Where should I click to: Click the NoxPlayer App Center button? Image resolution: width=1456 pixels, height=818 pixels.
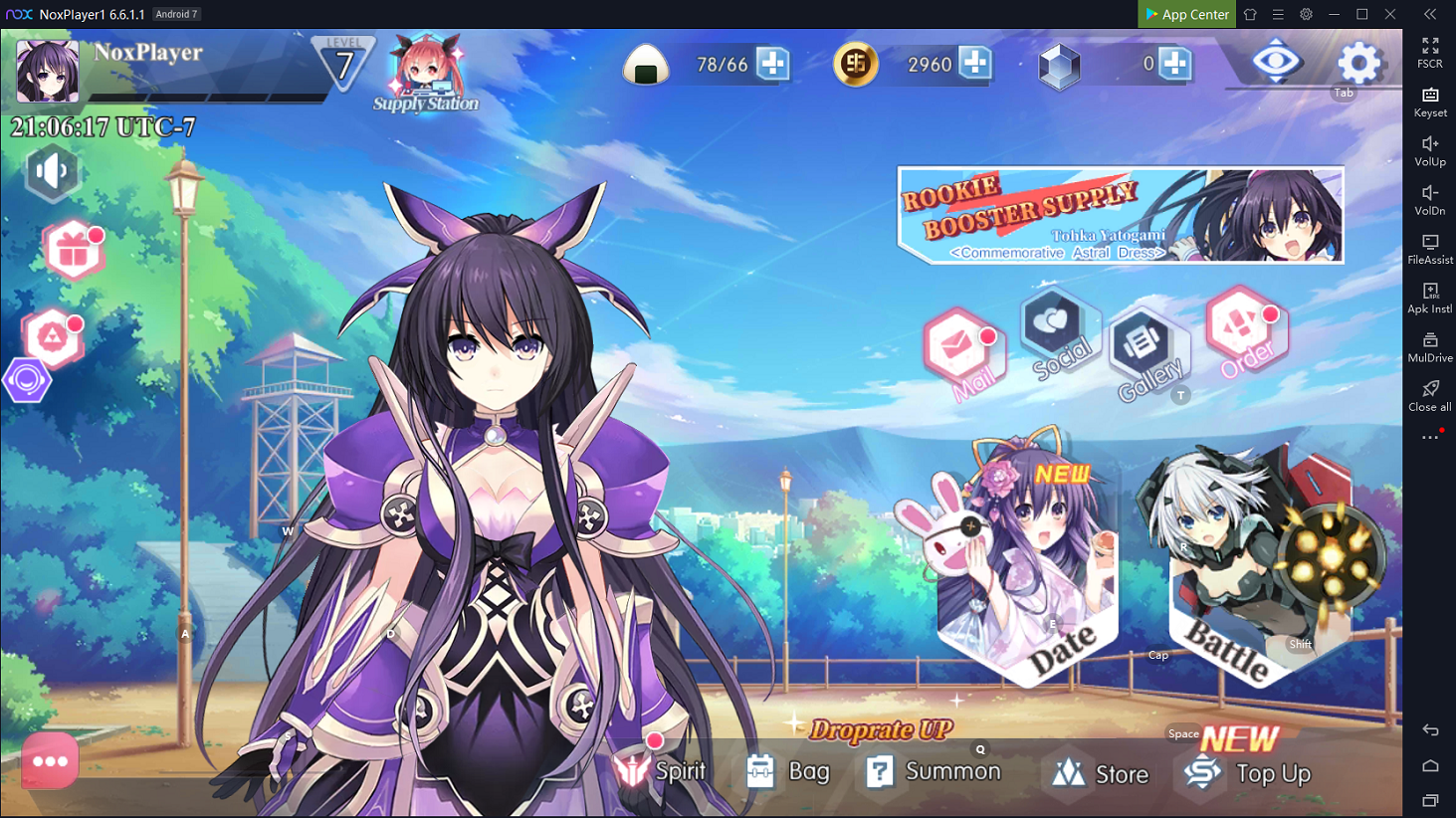[1186, 14]
